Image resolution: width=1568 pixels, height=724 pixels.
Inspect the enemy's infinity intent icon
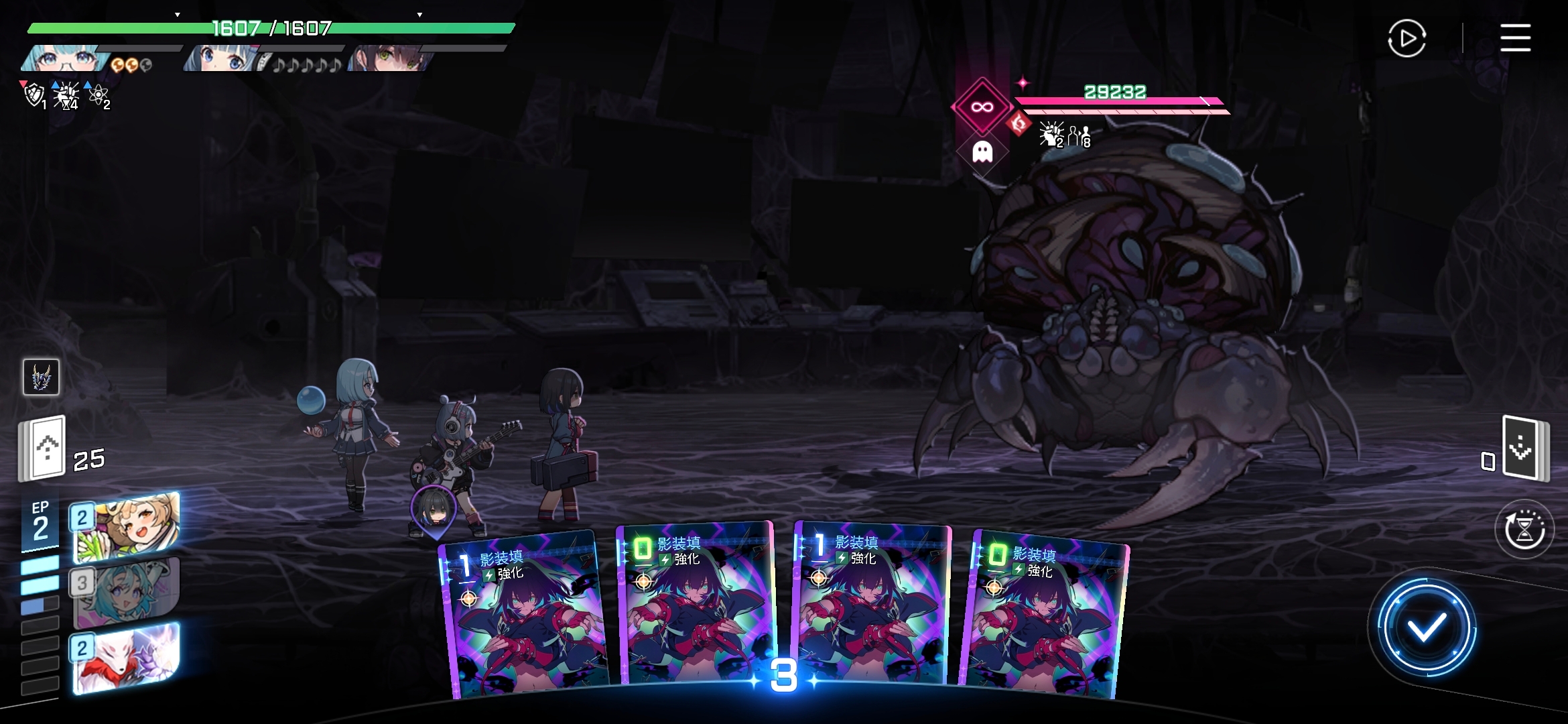point(982,107)
